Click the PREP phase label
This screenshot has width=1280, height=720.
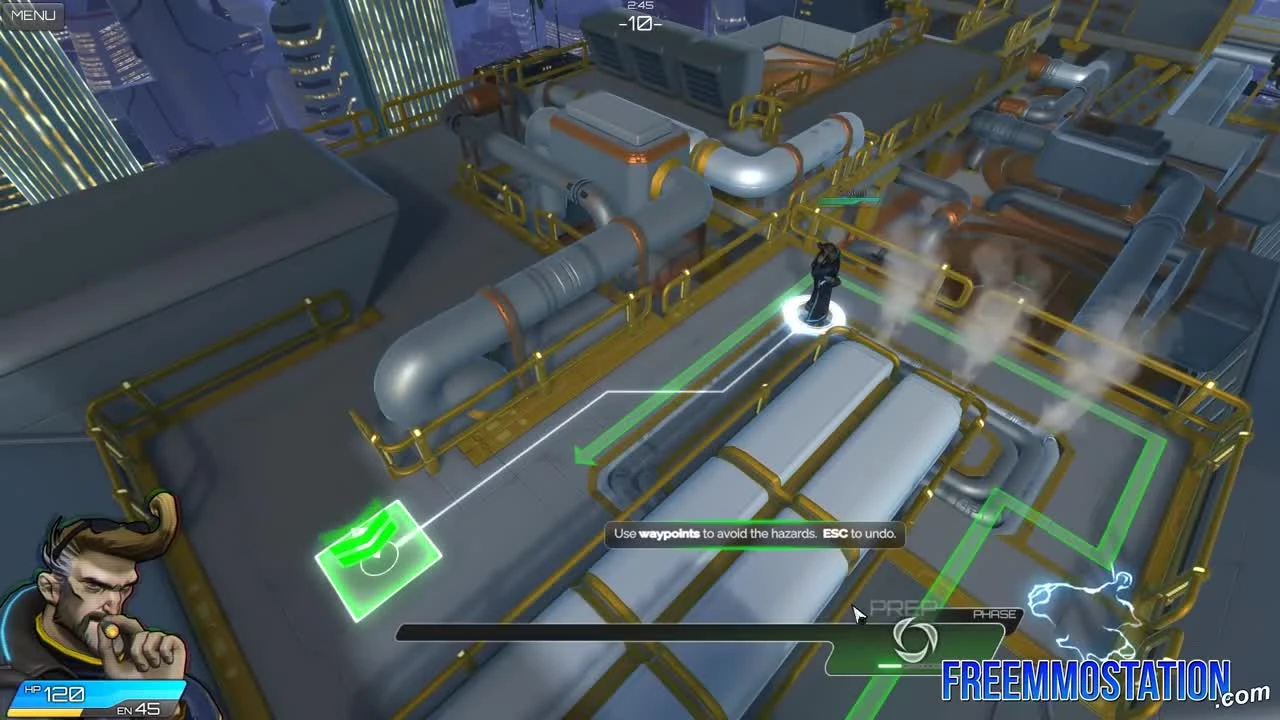click(903, 608)
